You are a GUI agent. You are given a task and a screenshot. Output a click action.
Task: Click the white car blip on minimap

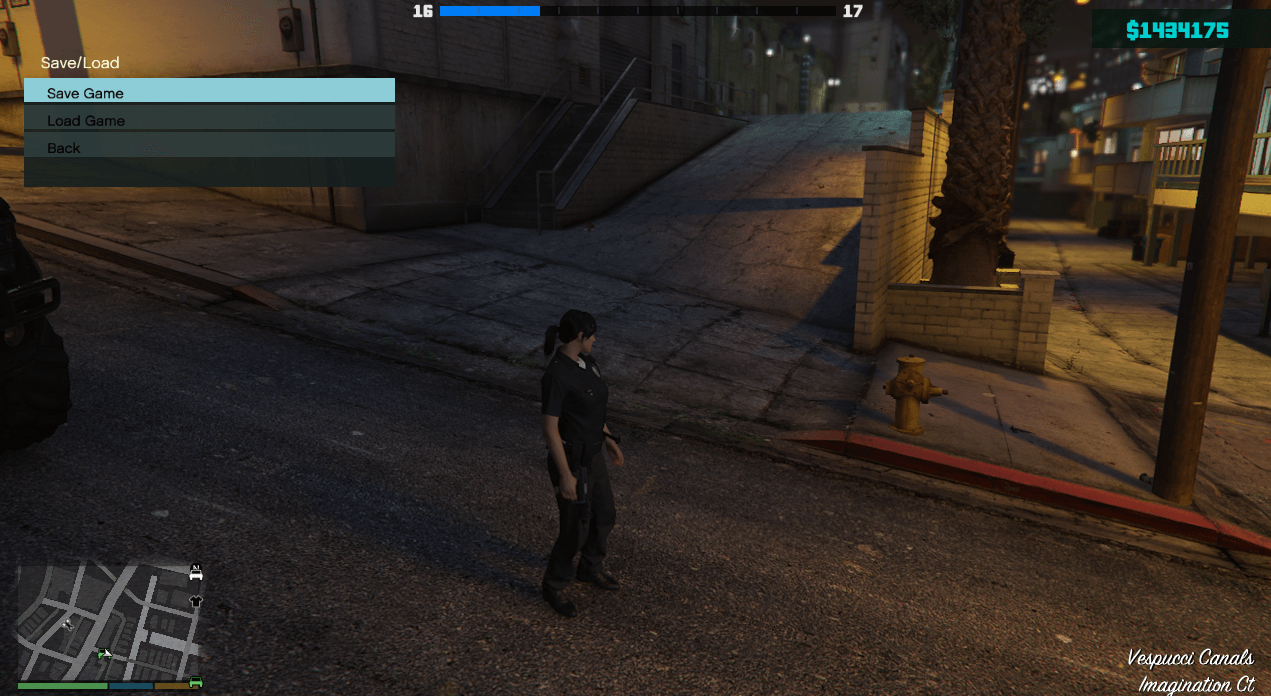(196, 573)
